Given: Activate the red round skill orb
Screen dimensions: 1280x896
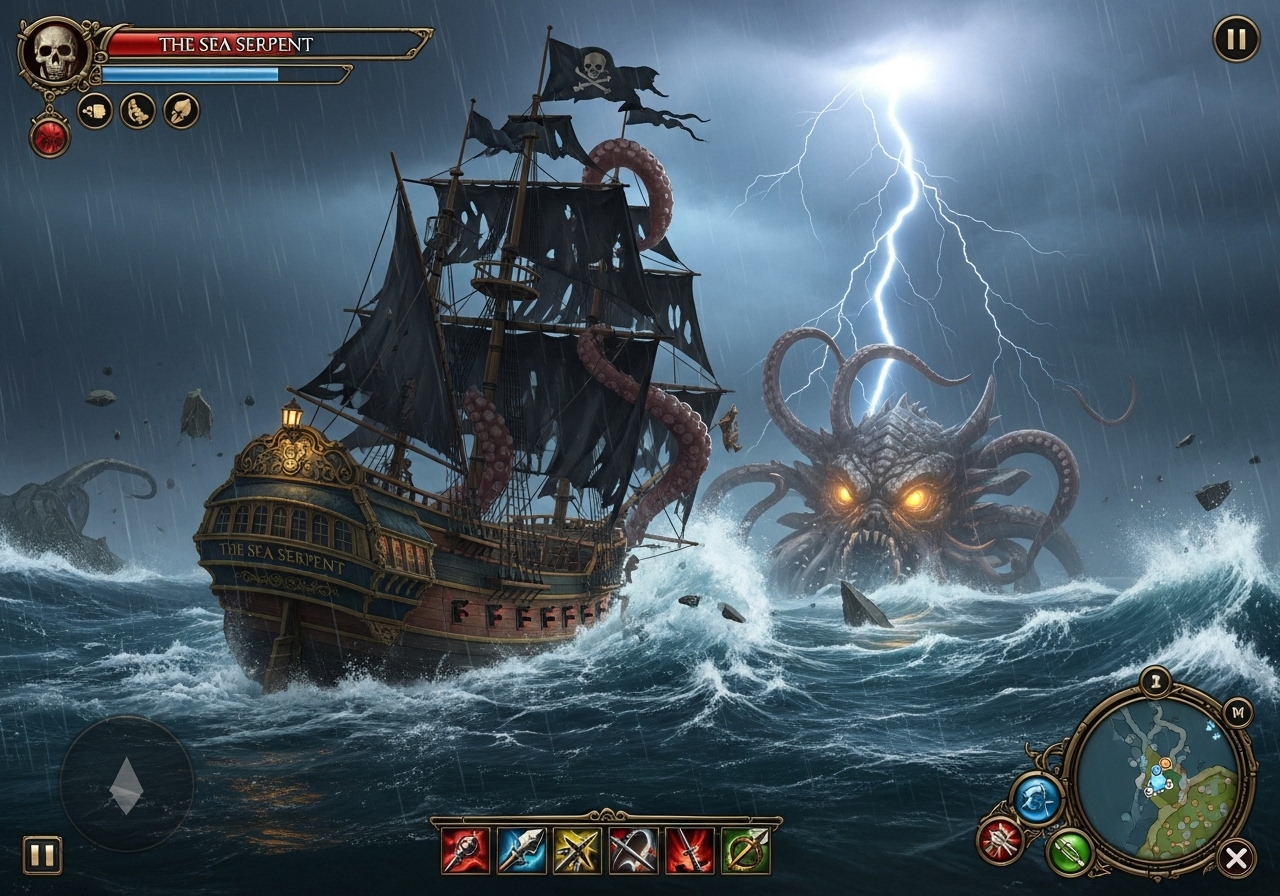Looking at the screenshot, I should click(1000, 840).
